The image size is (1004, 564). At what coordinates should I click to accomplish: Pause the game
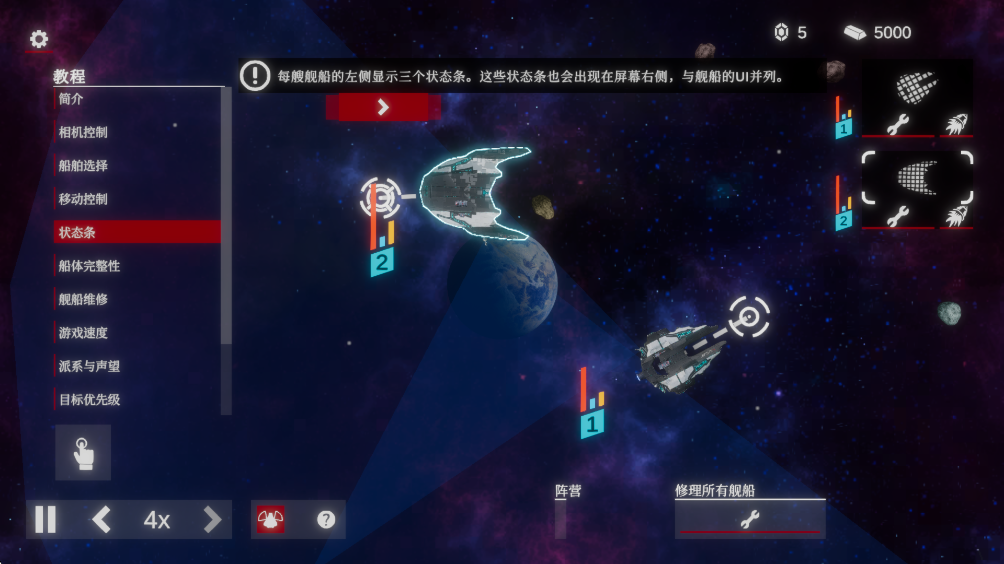[46, 520]
